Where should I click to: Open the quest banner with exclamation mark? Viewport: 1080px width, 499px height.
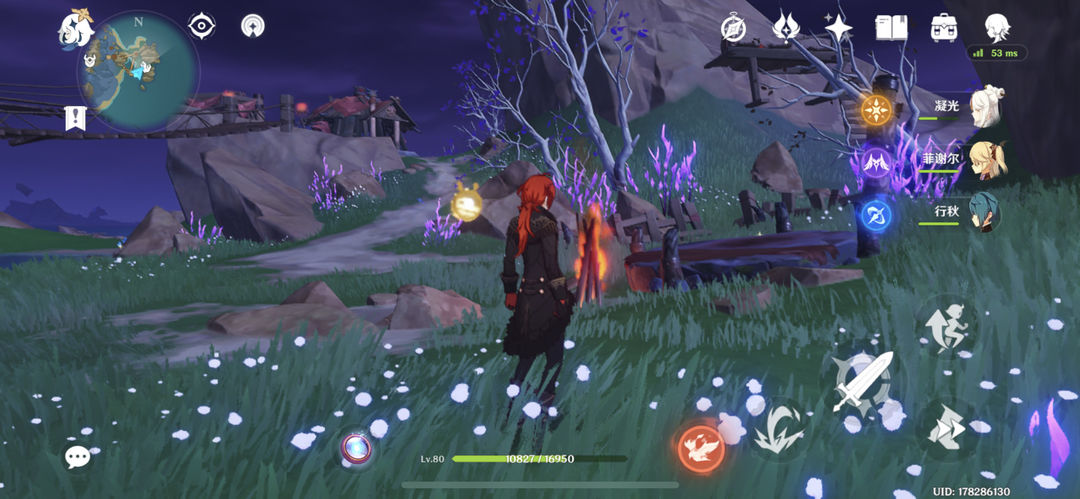(x=75, y=118)
